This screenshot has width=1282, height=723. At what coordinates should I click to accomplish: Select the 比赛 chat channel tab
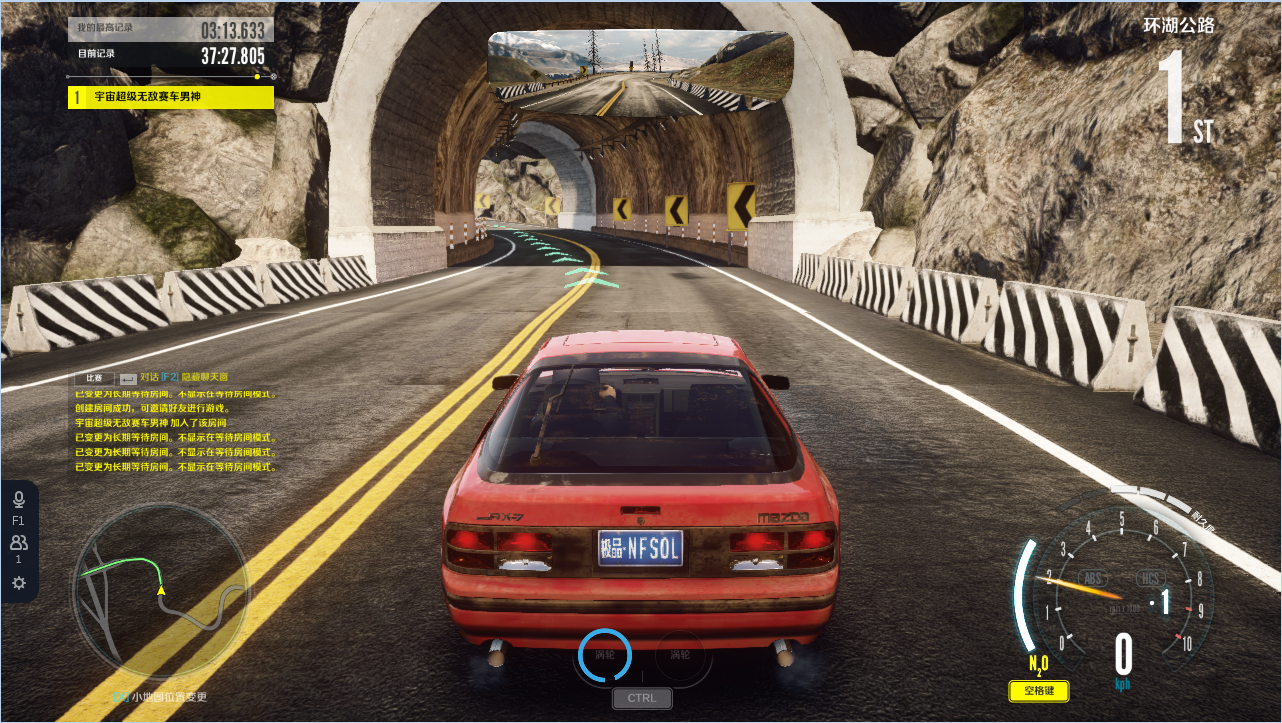point(95,378)
